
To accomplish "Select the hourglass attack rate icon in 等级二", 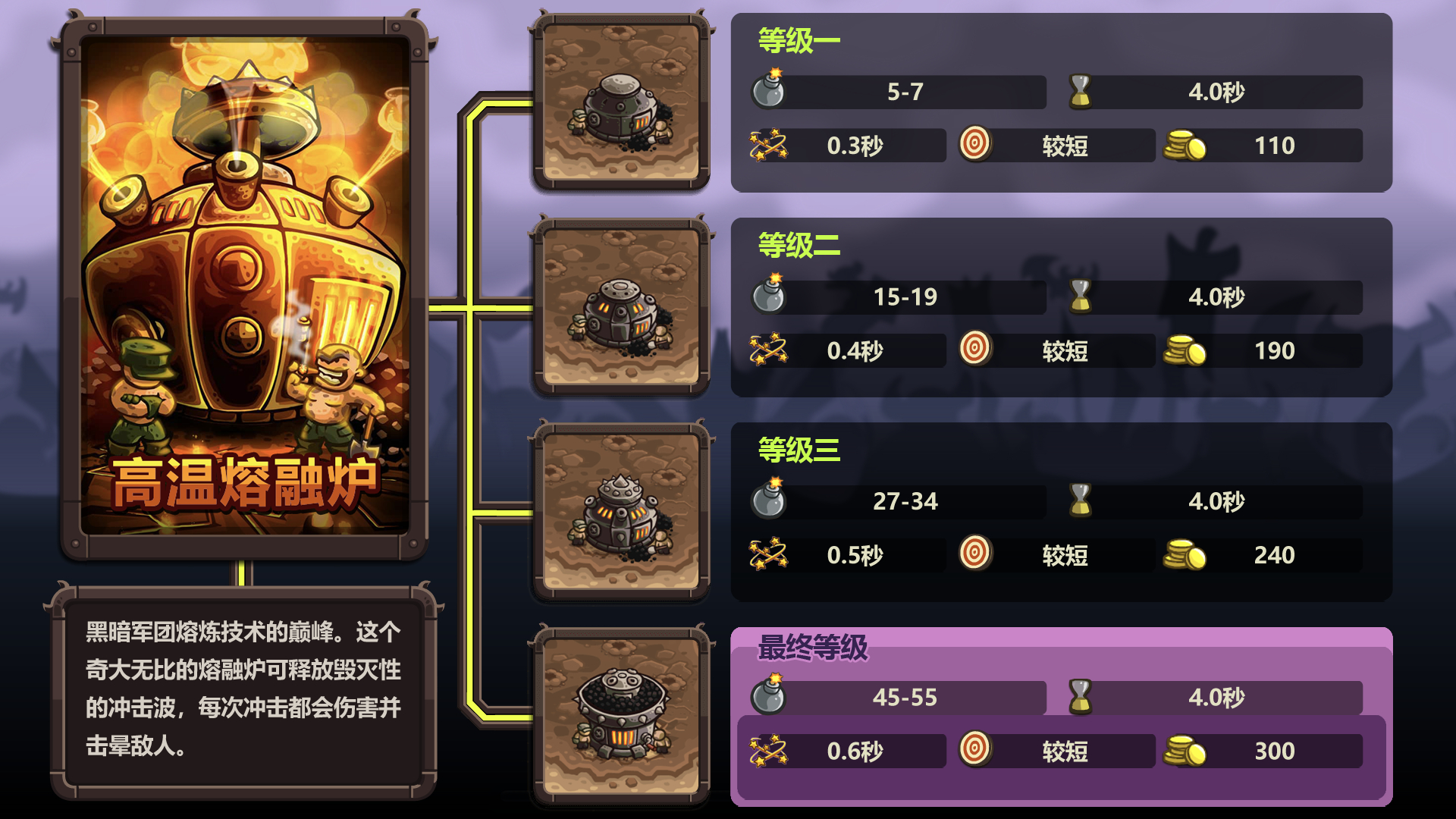I will (1080, 297).
